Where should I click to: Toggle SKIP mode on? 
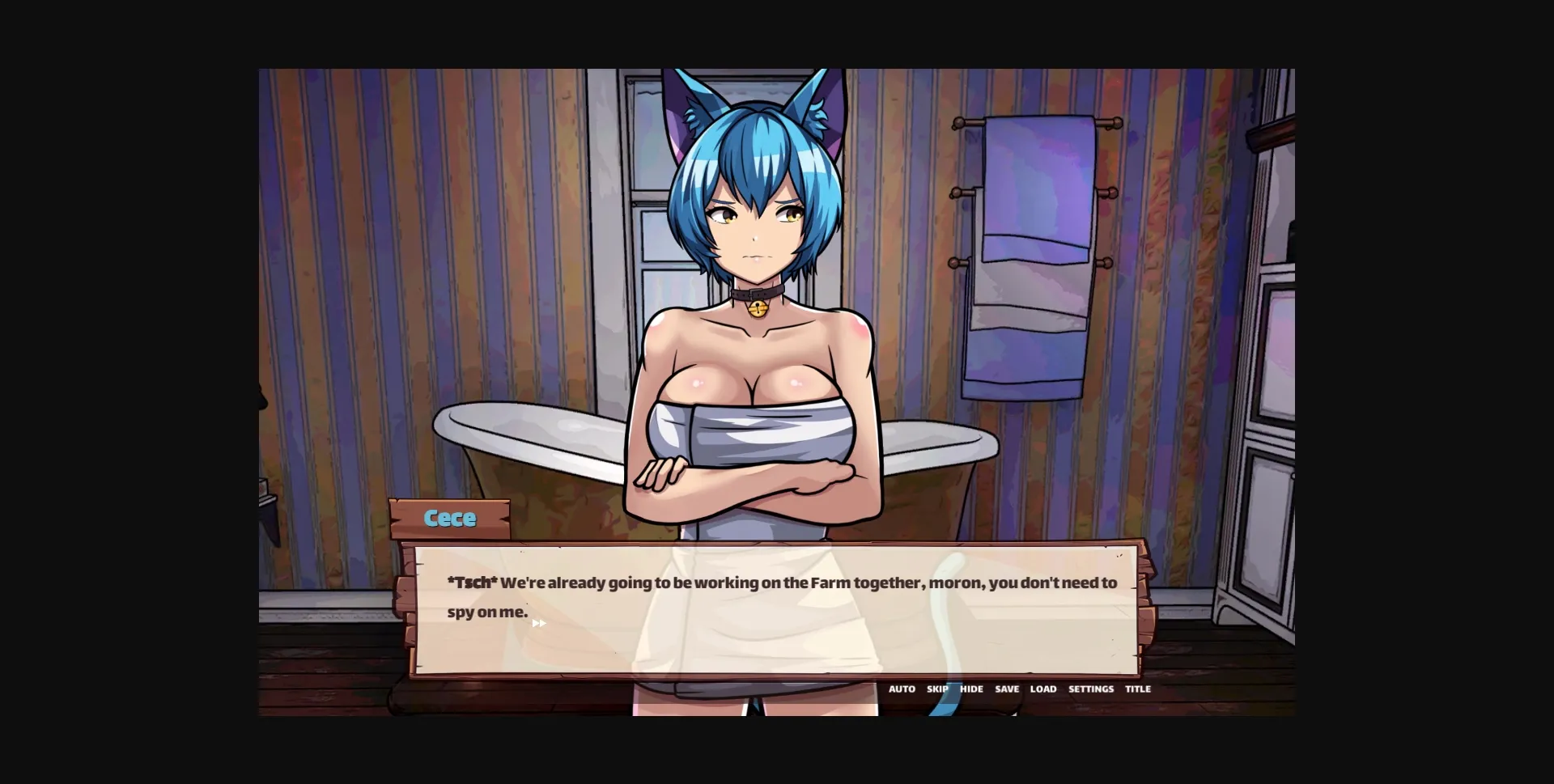(x=938, y=689)
